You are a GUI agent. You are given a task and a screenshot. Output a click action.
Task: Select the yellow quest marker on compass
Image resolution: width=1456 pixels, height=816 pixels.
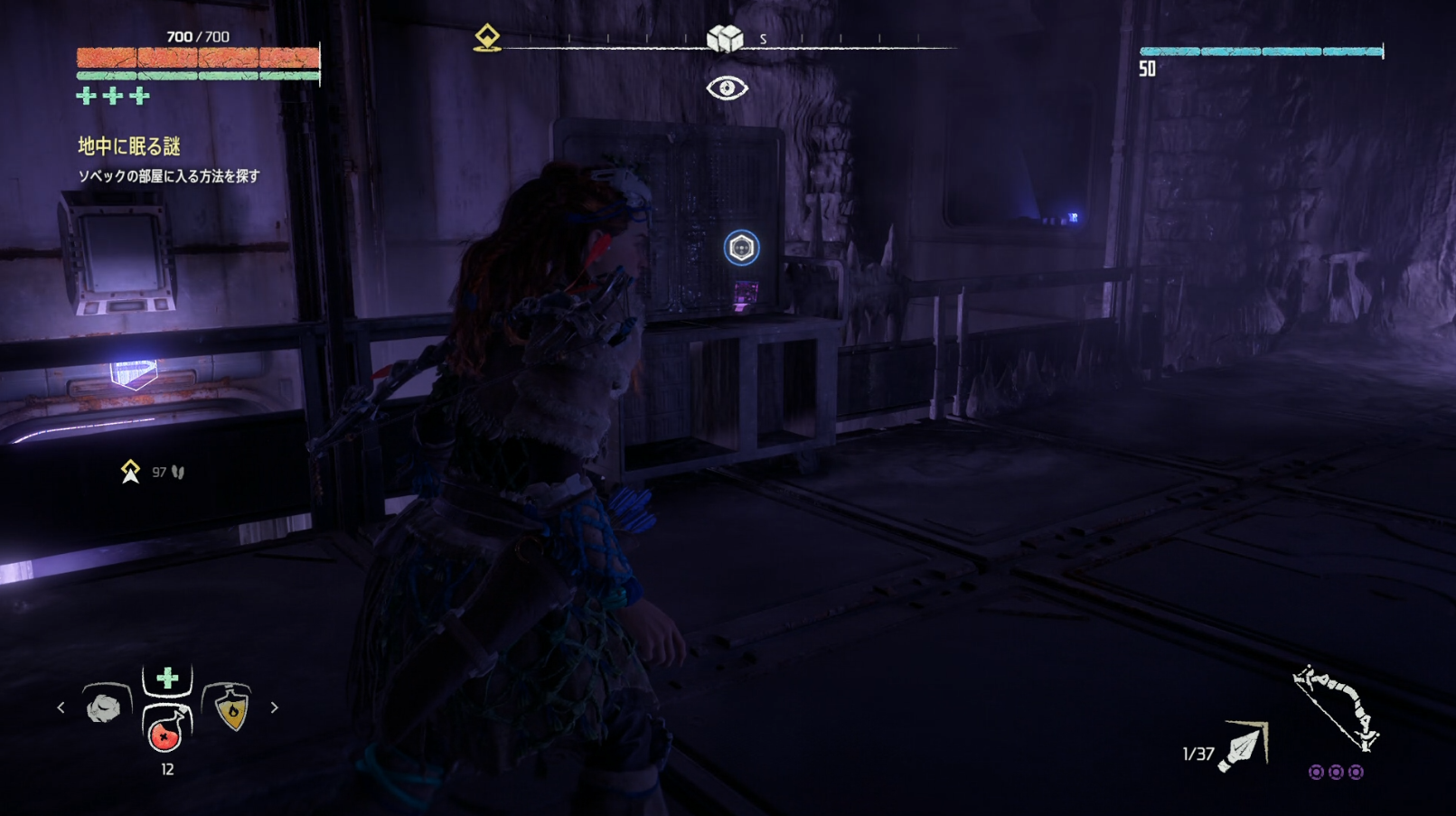(x=487, y=38)
